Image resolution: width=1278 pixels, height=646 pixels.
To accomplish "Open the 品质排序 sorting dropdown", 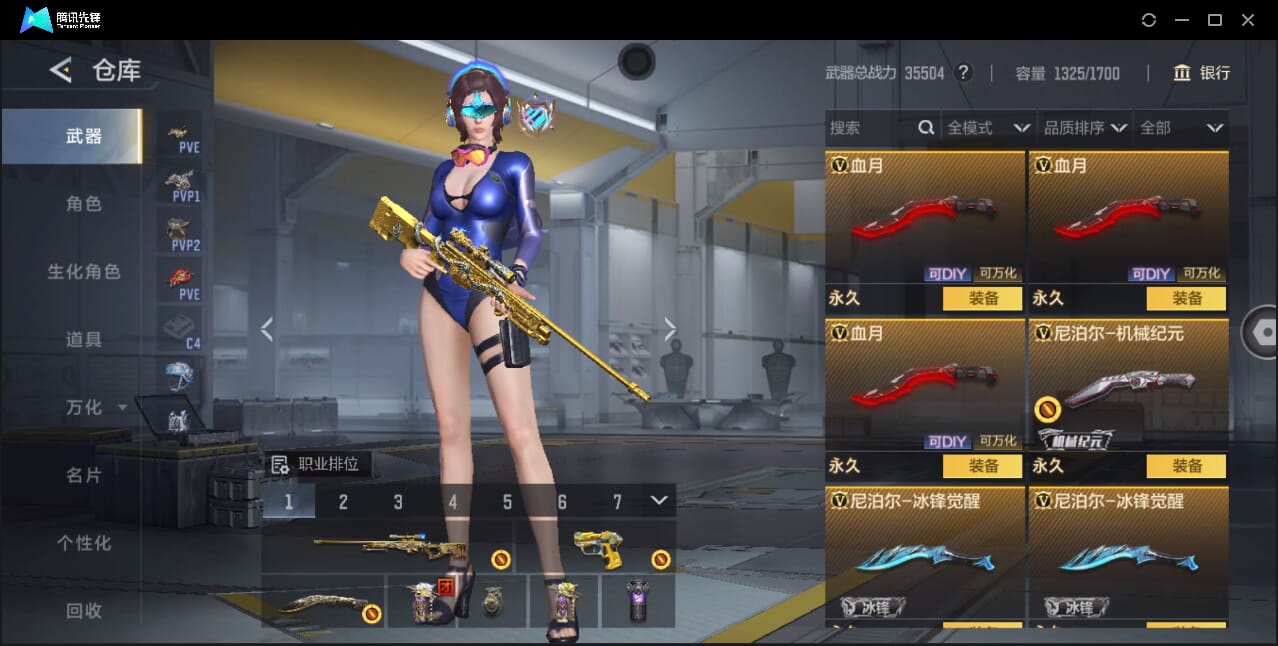I will coord(1085,128).
